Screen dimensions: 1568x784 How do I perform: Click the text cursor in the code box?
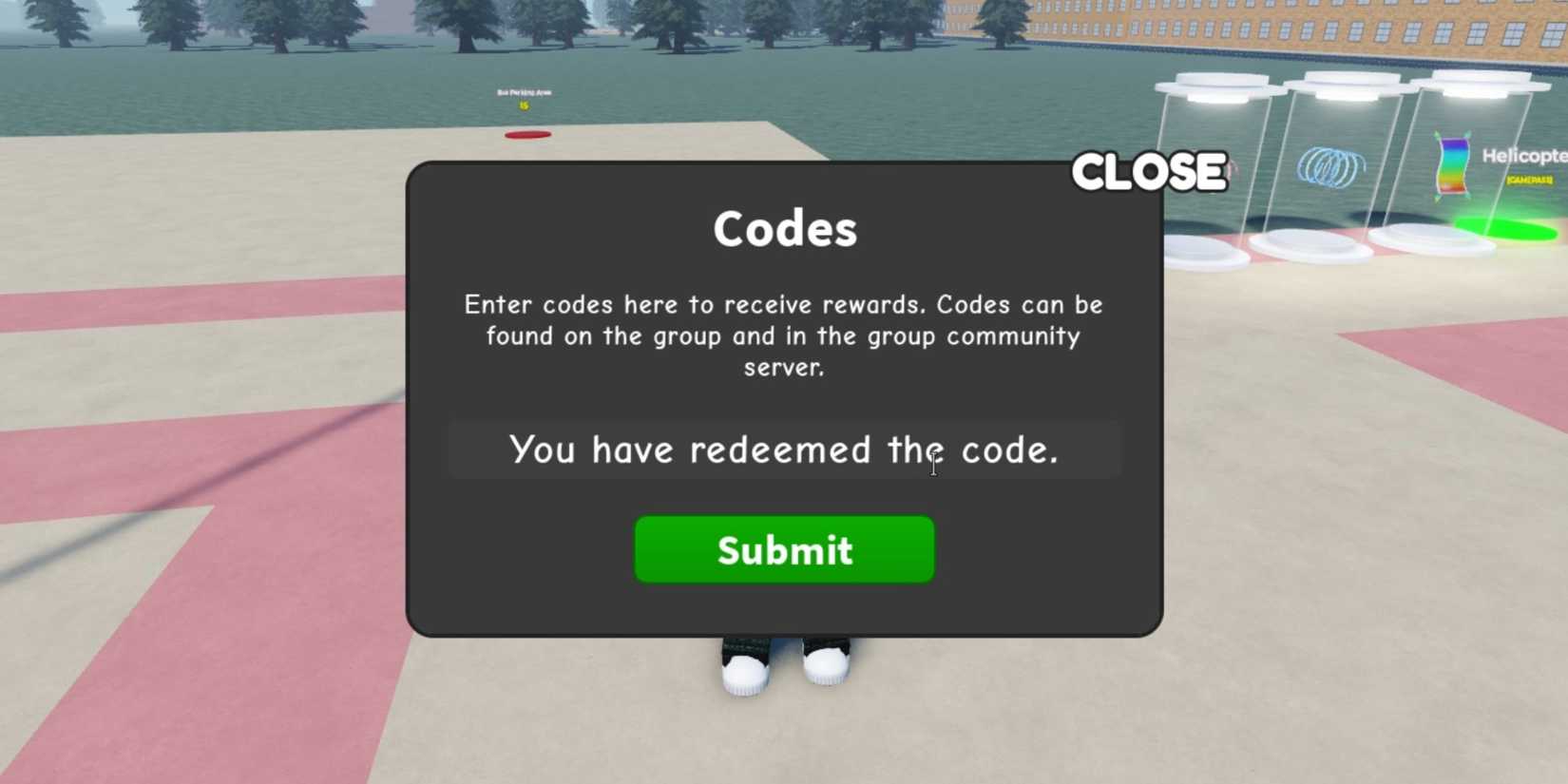[x=933, y=465]
